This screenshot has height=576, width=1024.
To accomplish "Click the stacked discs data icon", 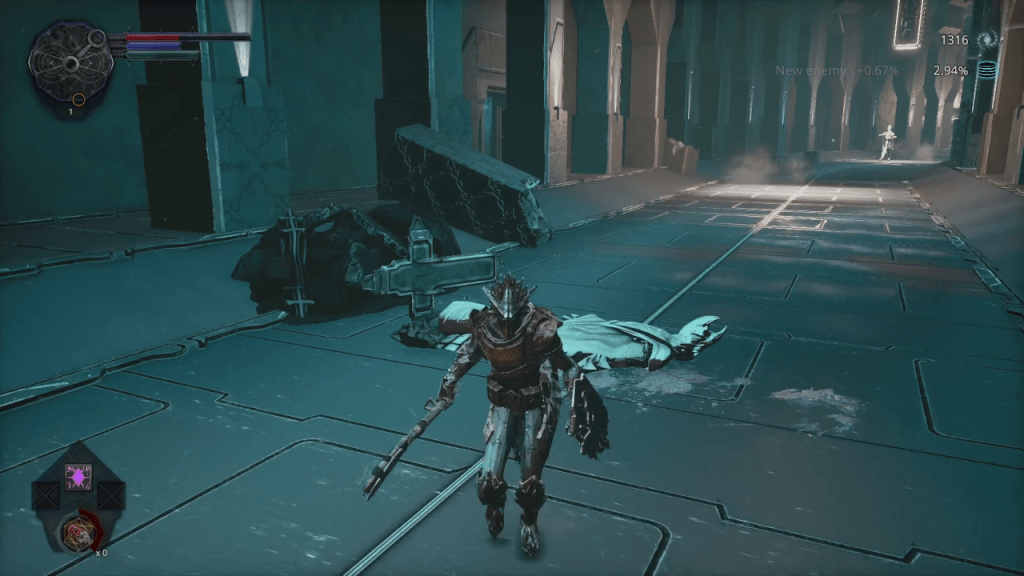I will (988, 71).
